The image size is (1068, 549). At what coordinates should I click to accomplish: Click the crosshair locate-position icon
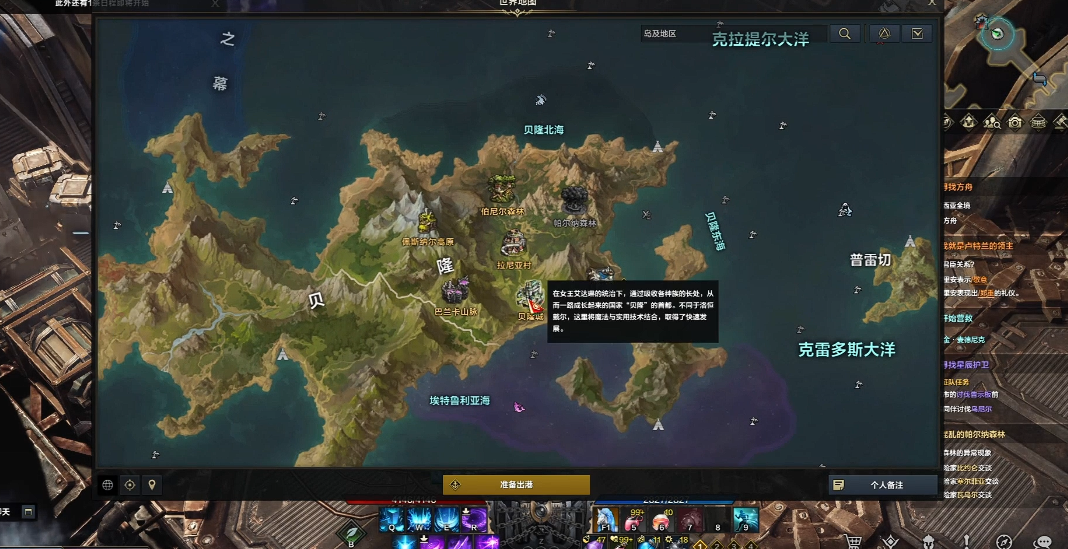click(130, 485)
